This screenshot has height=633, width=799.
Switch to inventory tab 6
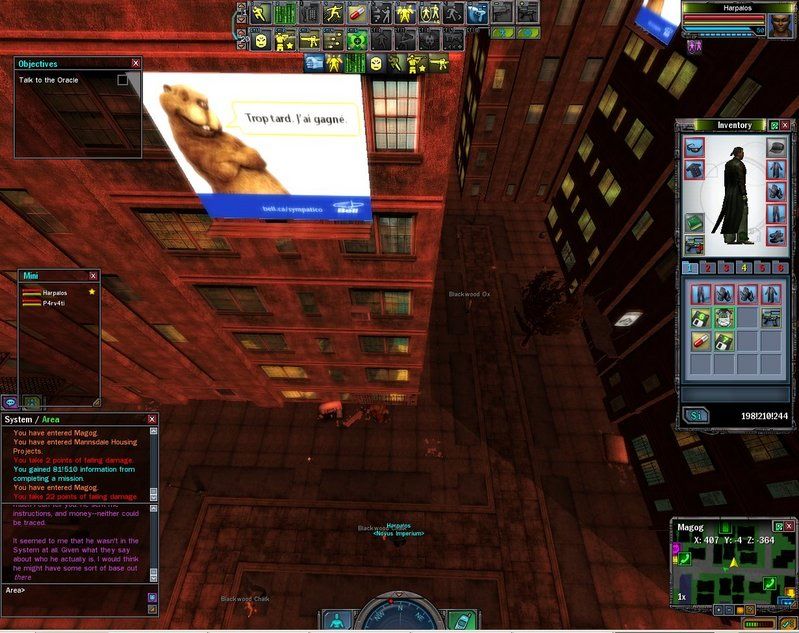[778, 268]
